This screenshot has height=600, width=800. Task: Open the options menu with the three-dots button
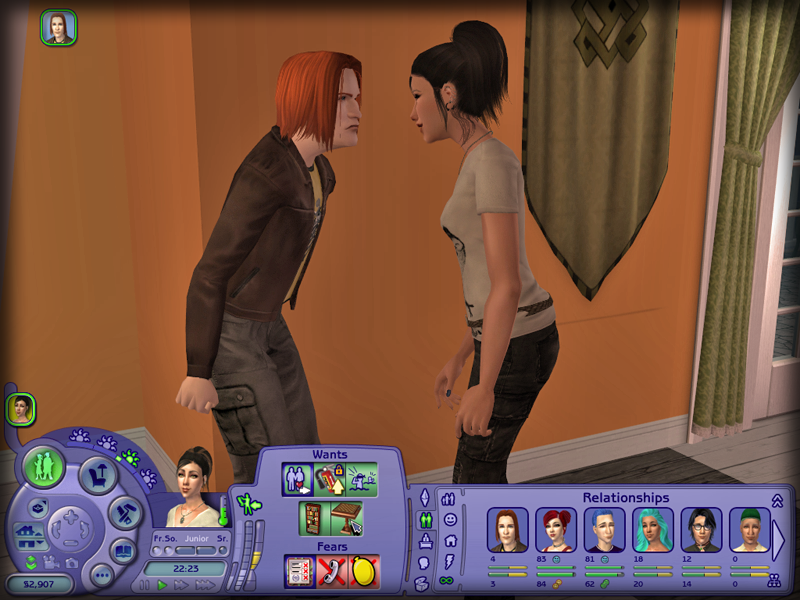coord(101,575)
